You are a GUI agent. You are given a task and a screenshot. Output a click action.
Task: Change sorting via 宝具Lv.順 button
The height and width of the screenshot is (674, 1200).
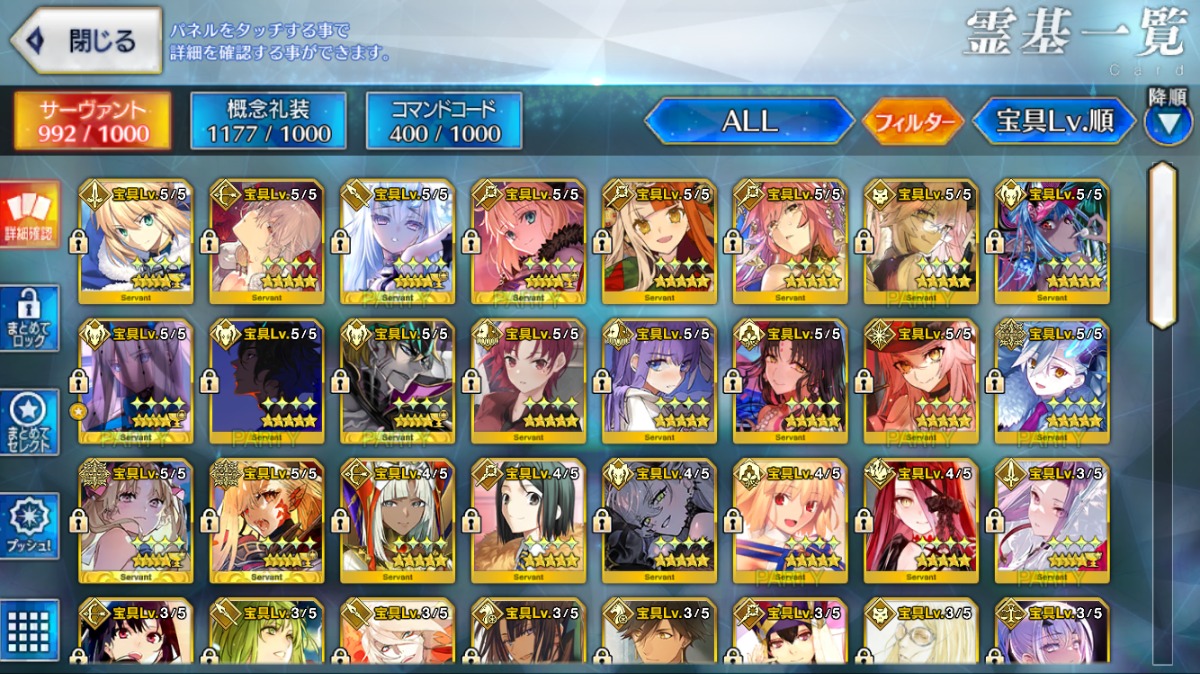pos(1054,122)
